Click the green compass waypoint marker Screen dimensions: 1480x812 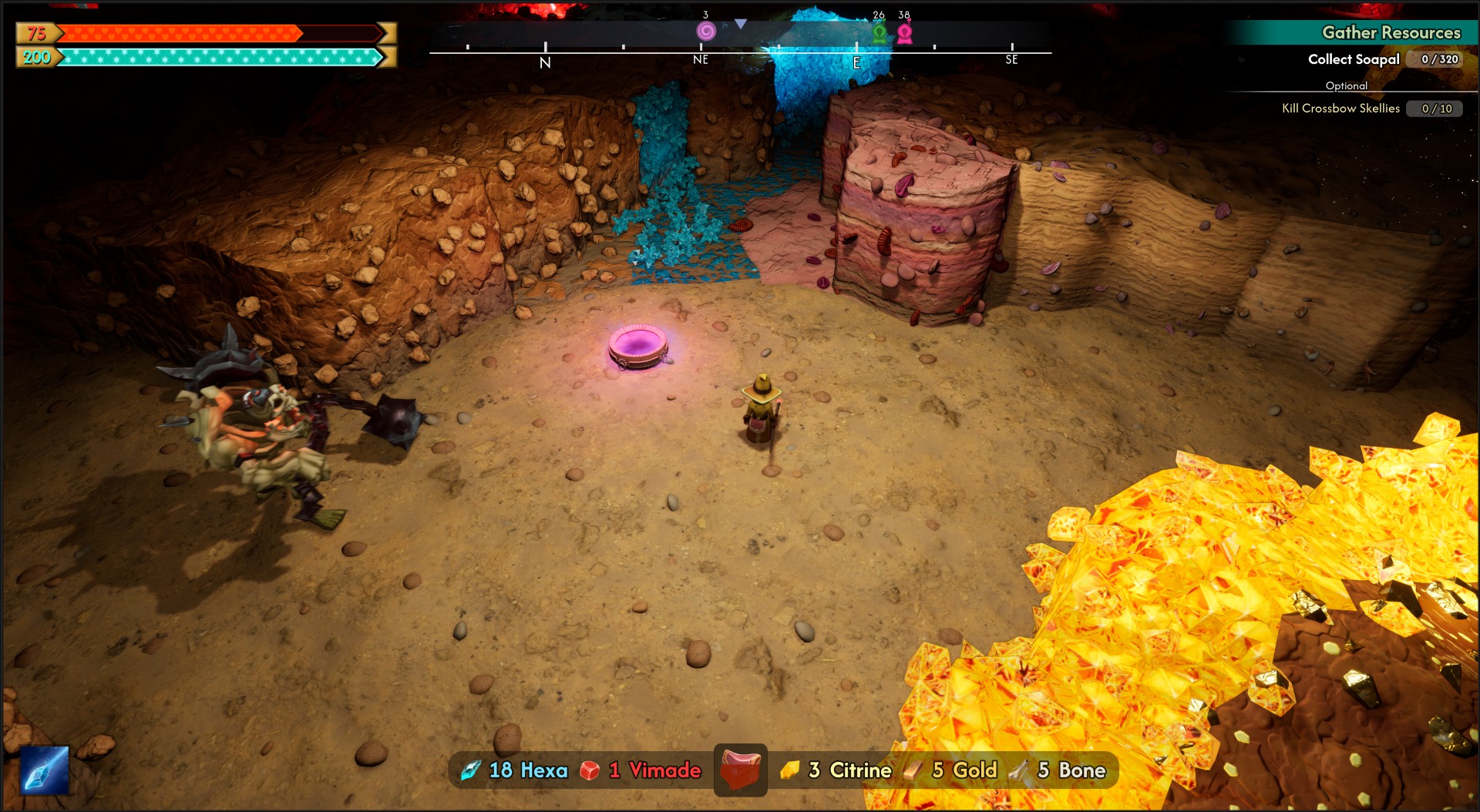click(x=880, y=34)
